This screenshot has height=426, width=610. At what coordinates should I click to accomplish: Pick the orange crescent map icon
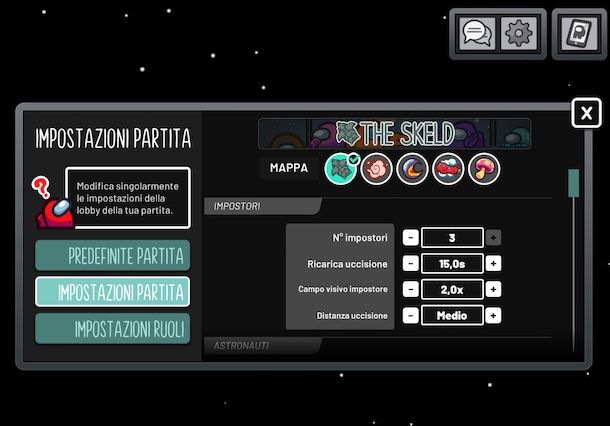coord(413,167)
